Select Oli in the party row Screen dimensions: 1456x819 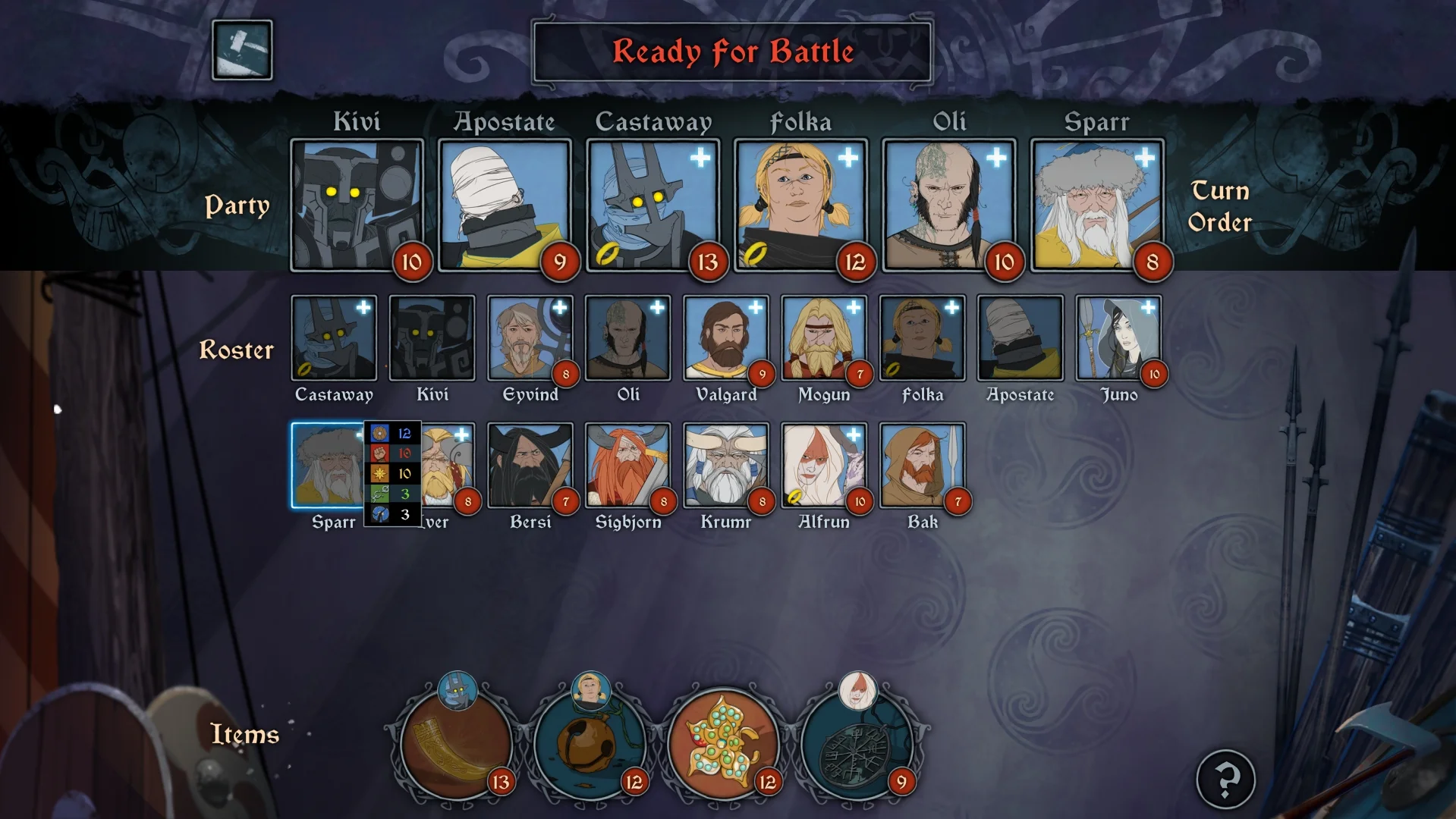(x=948, y=205)
